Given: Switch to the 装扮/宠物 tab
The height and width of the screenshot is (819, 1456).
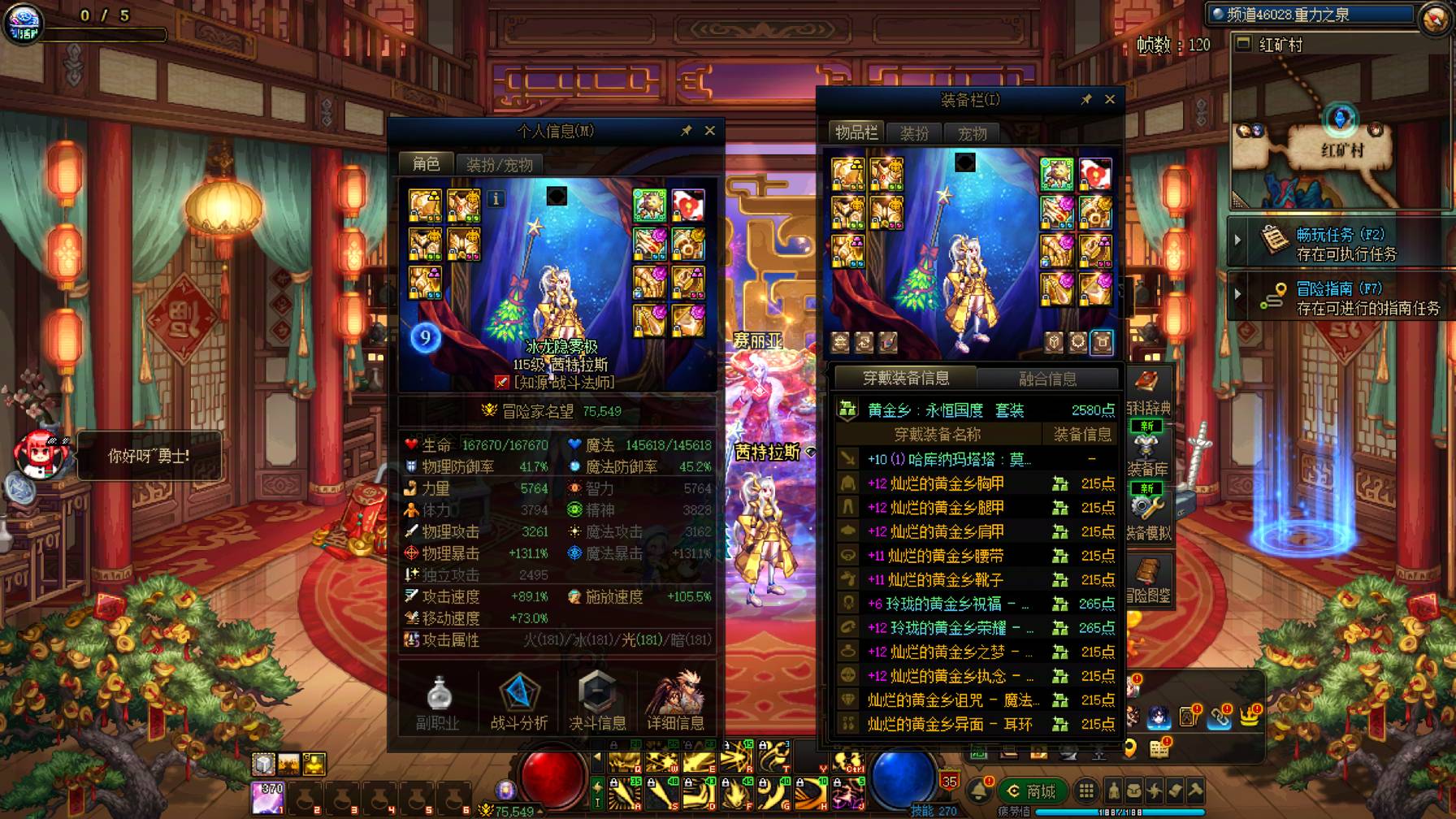Looking at the screenshot, I should click(x=499, y=165).
